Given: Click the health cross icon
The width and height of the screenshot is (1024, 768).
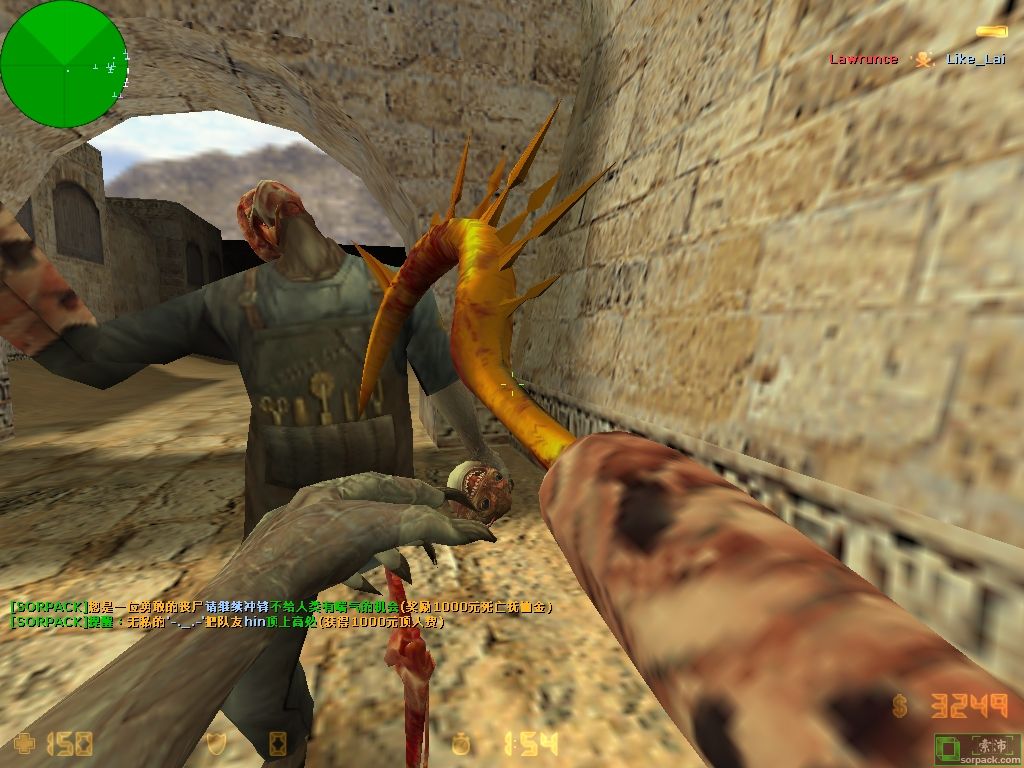Looking at the screenshot, I should pyautogui.click(x=25, y=742).
